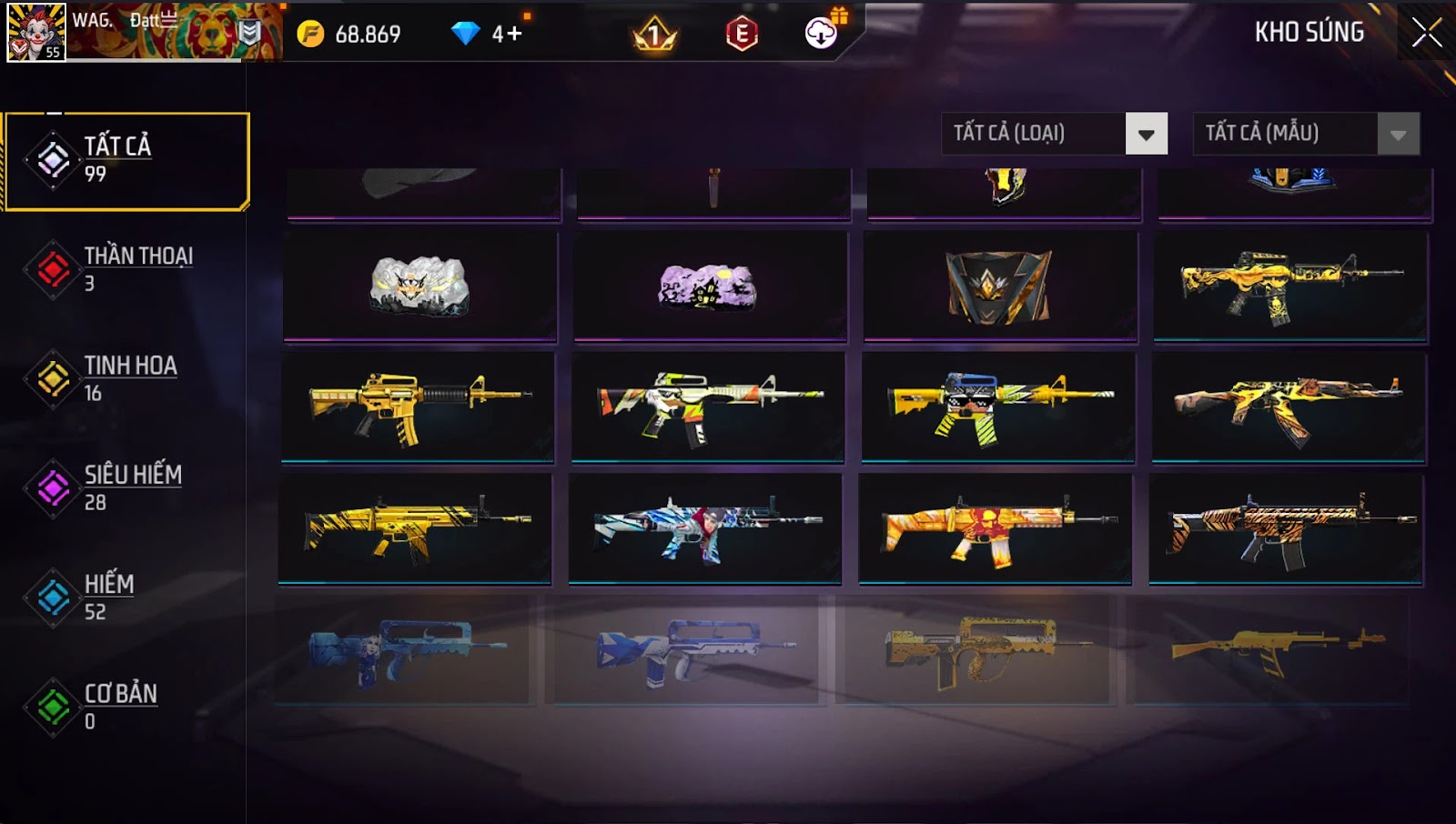Open the Siêu Hiếm category

(127, 487)
